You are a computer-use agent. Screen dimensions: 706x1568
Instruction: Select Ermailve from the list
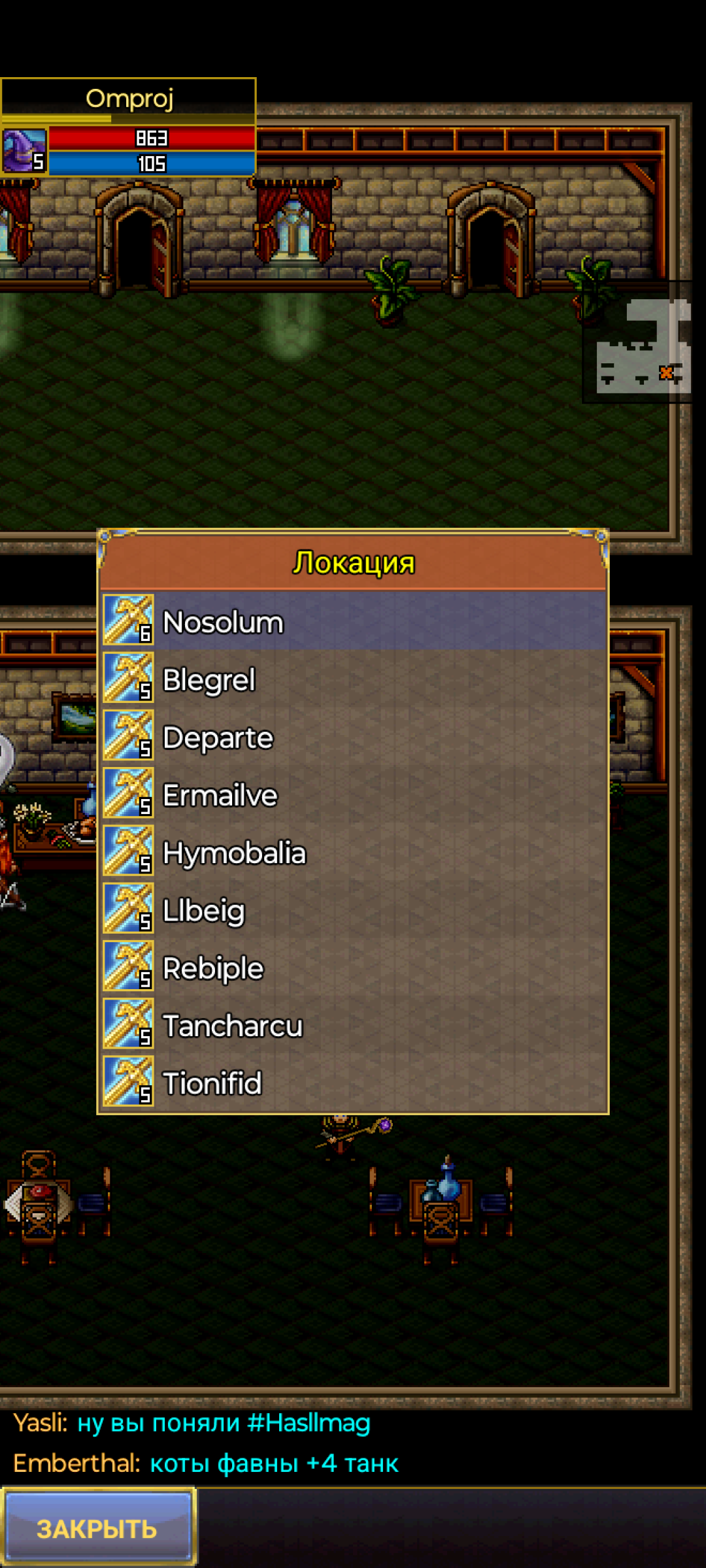tap(353, 795)
